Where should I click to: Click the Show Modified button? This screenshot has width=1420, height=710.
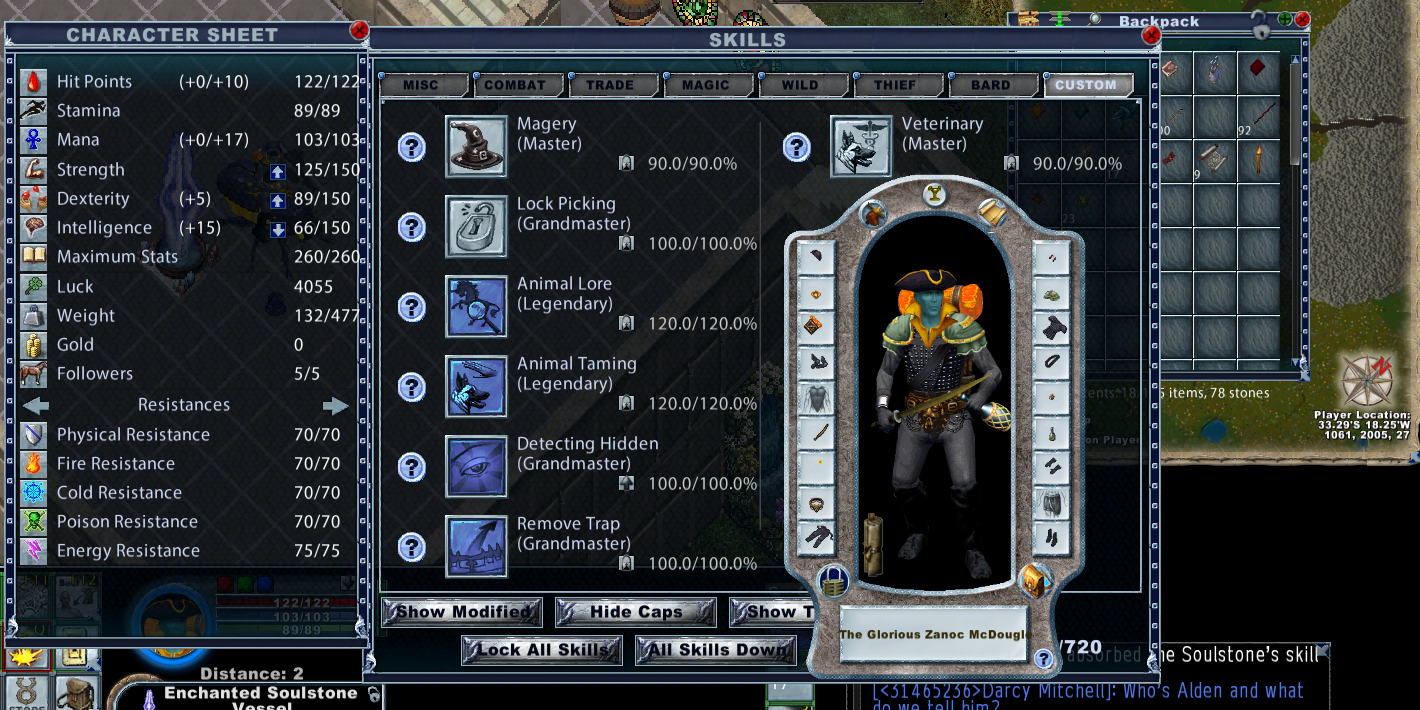click(462, 612)
